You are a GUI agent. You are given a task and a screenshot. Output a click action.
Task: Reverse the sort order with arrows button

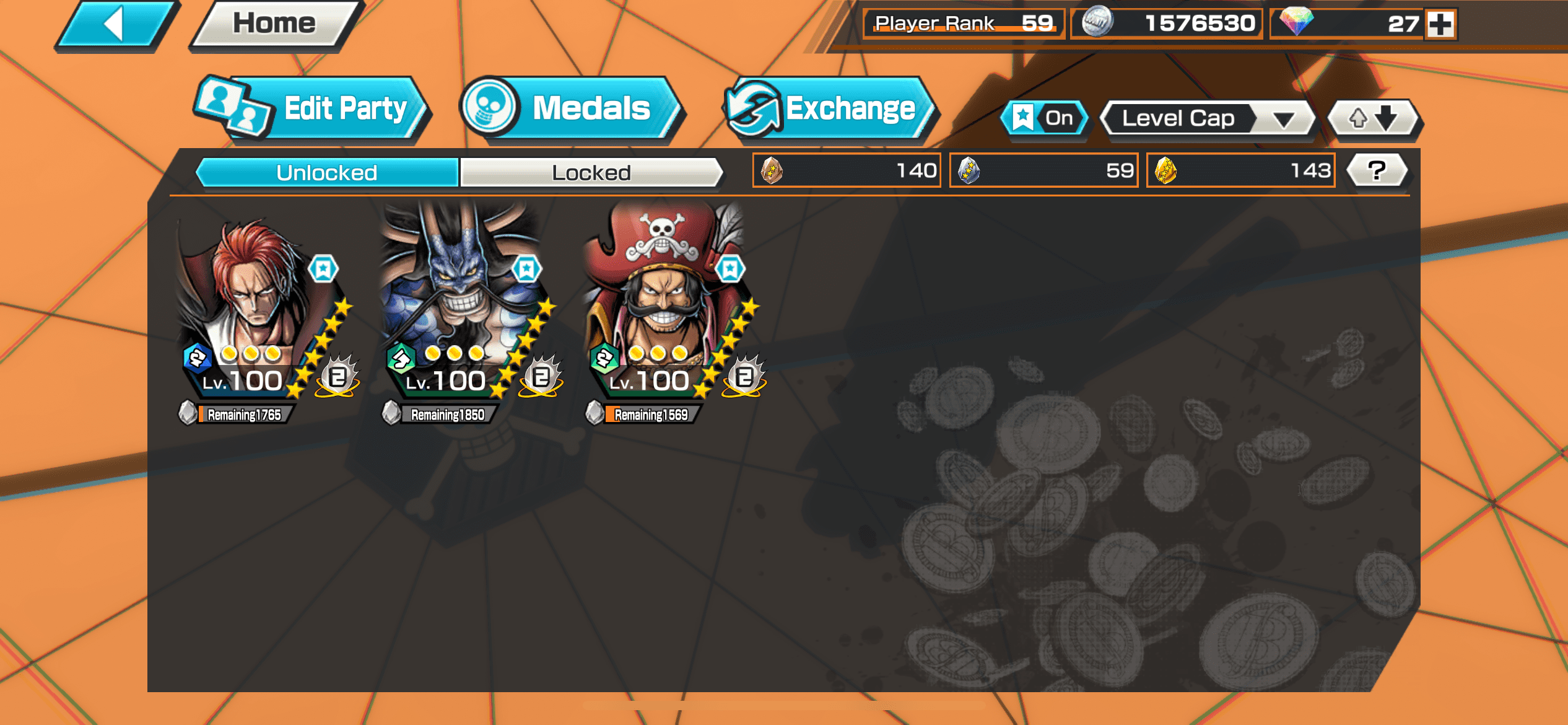pos(1374,118)
